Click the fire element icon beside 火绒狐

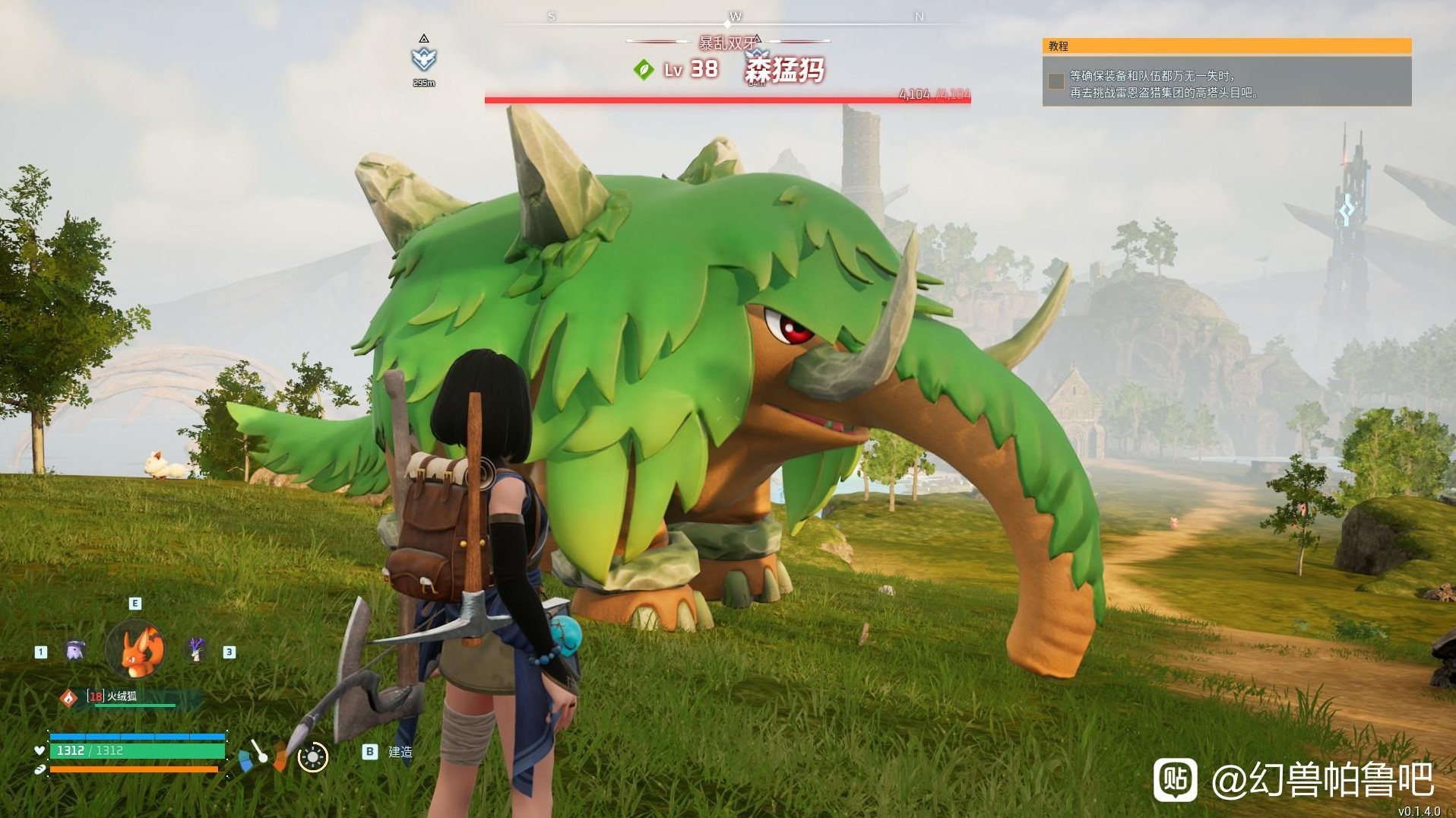coord(69,697)
